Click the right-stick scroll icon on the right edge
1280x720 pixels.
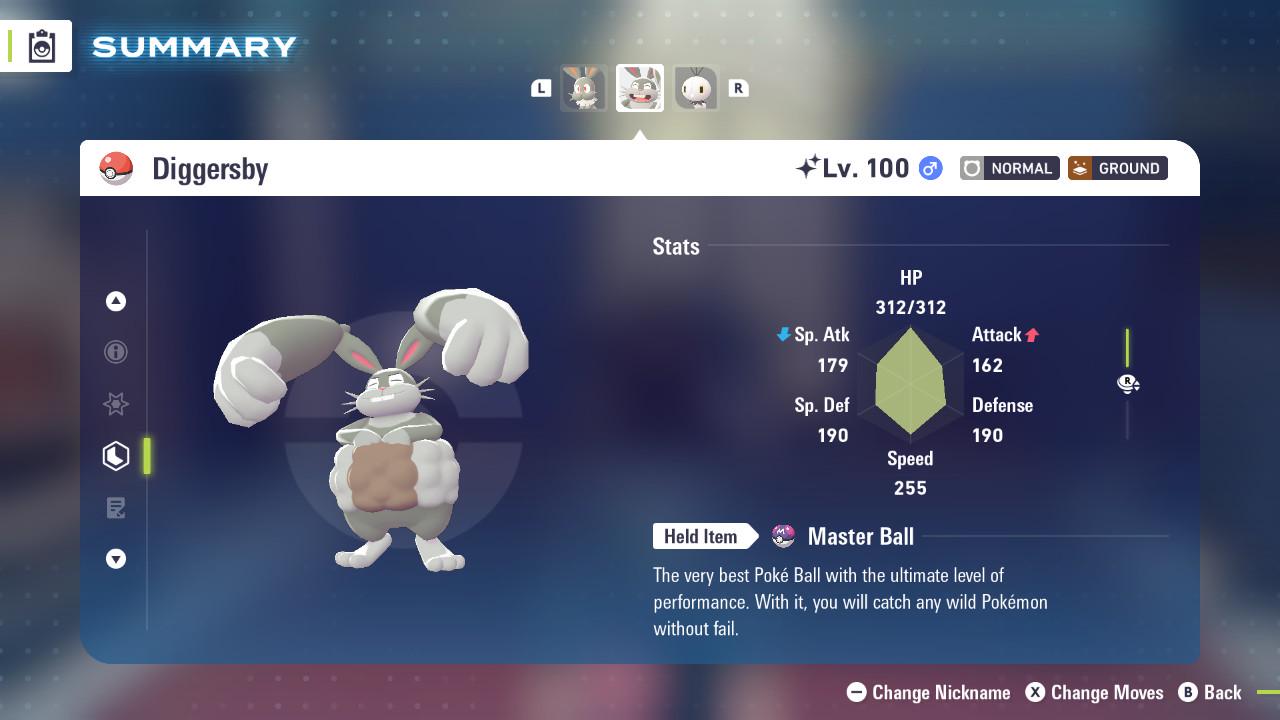pos(1128,384)
